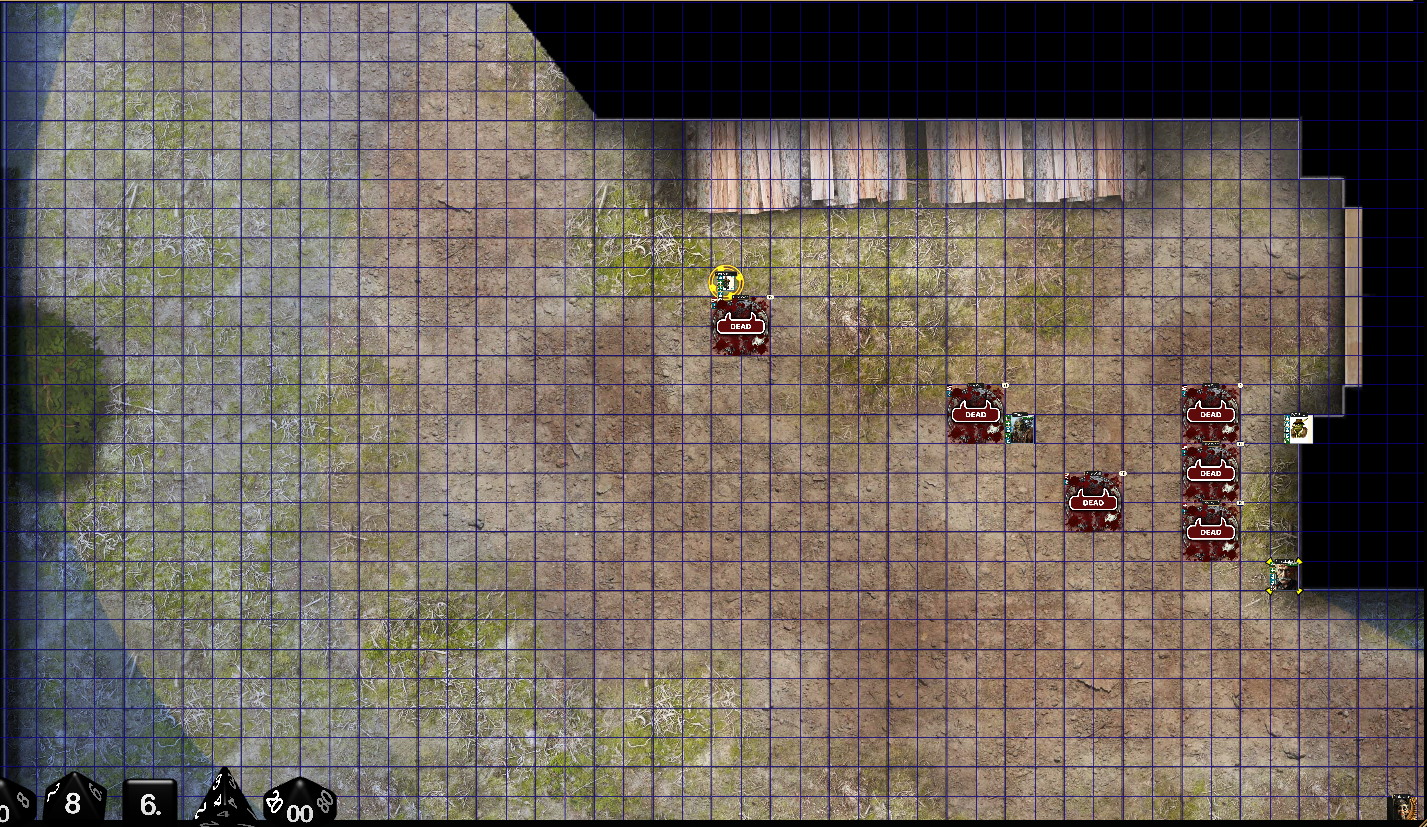The image size is (1427, 827).
Task: Select the frog-hatted character token on the right edge
Action: pyautogui.click(x=1297, y=428)
